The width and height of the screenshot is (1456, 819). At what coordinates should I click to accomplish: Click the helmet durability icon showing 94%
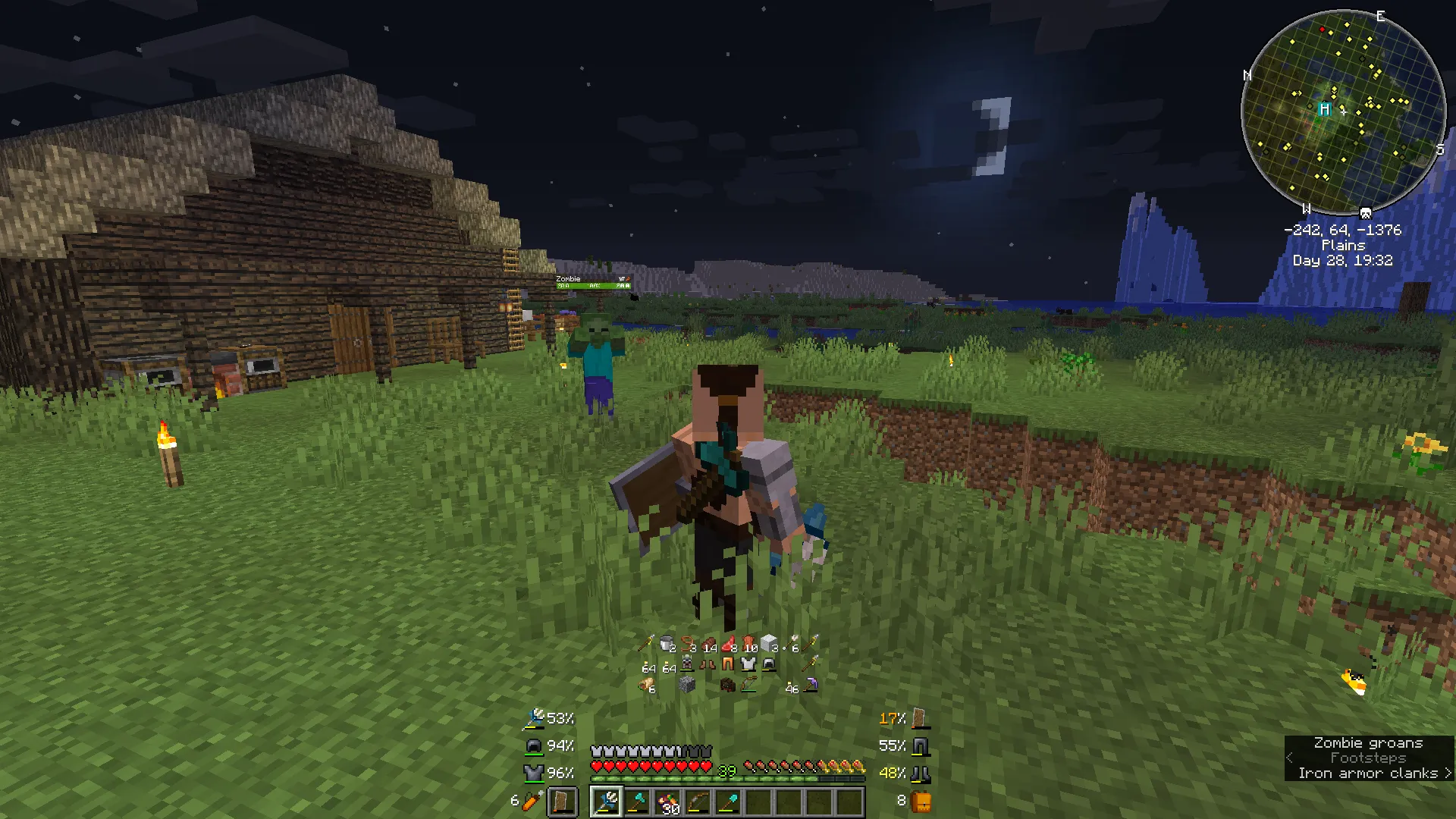pos(532,745)
